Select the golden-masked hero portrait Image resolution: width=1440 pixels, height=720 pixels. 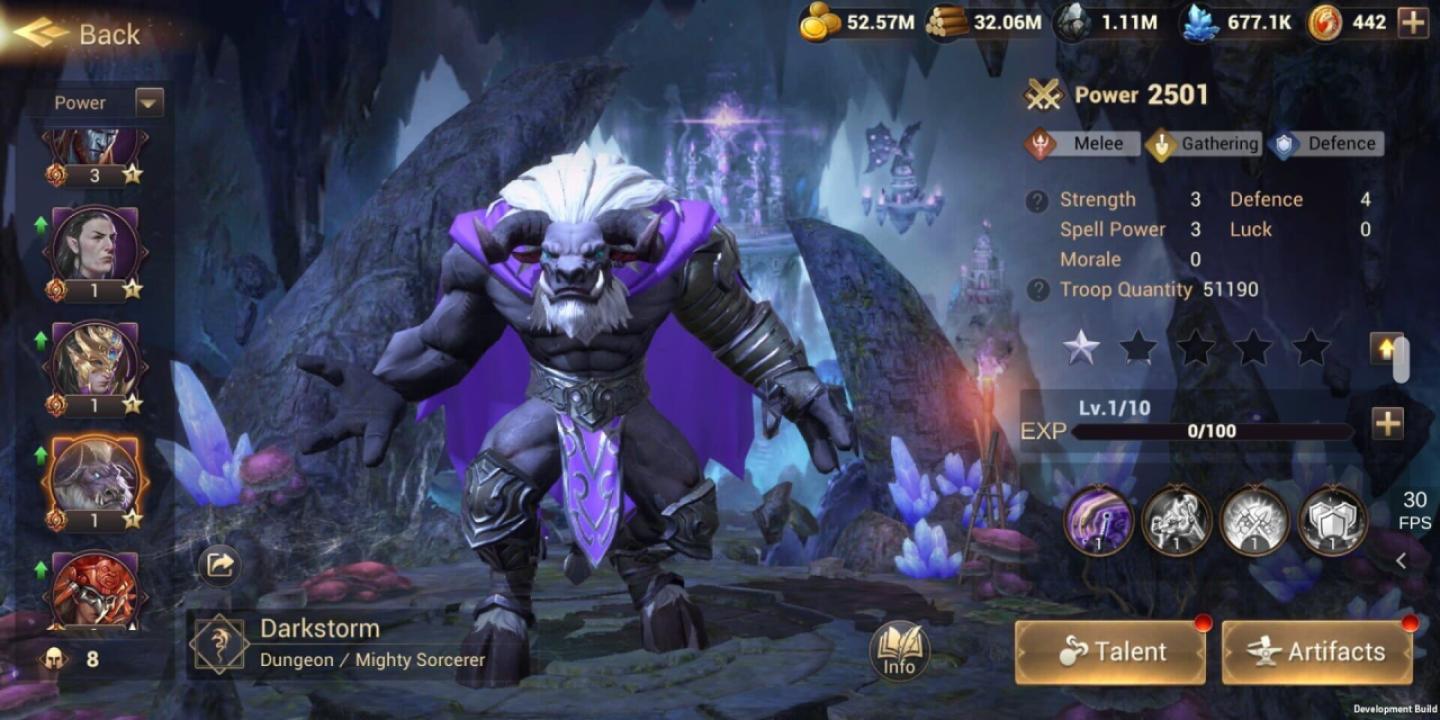click(x=96, y=360)
